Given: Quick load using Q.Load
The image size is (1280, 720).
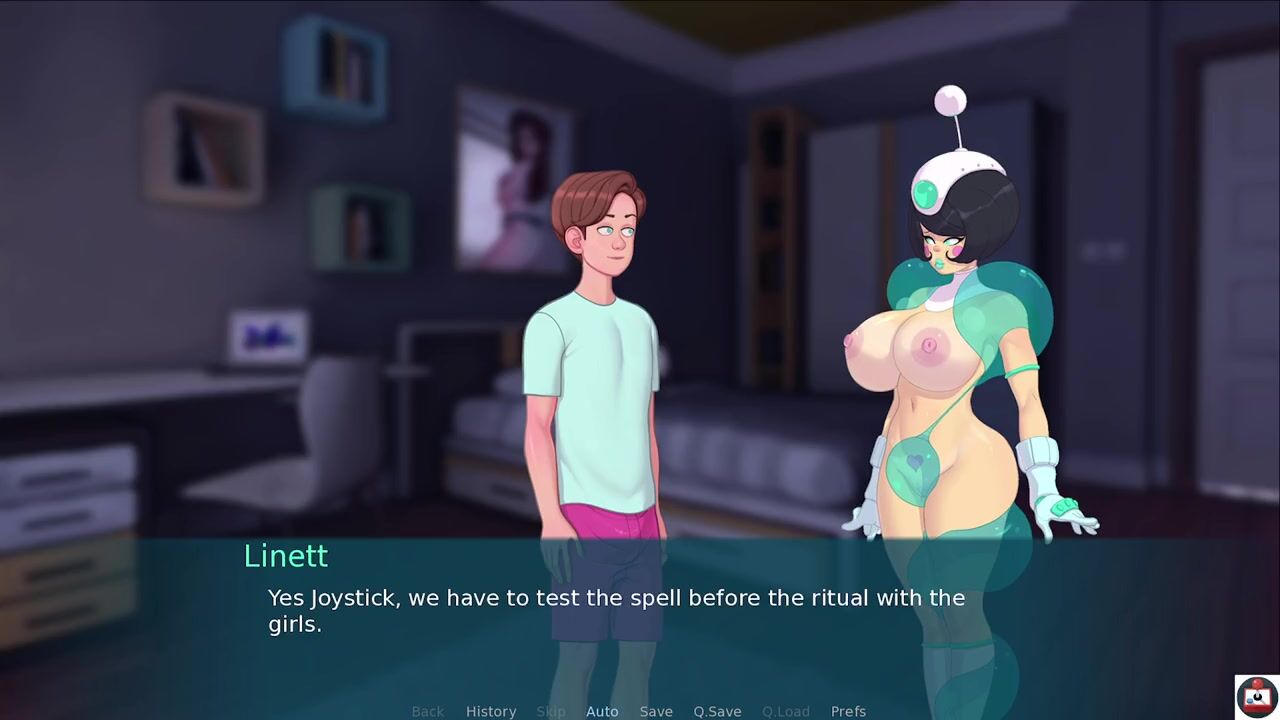Looking at the screenshot, I should click(x=786, y=711).
